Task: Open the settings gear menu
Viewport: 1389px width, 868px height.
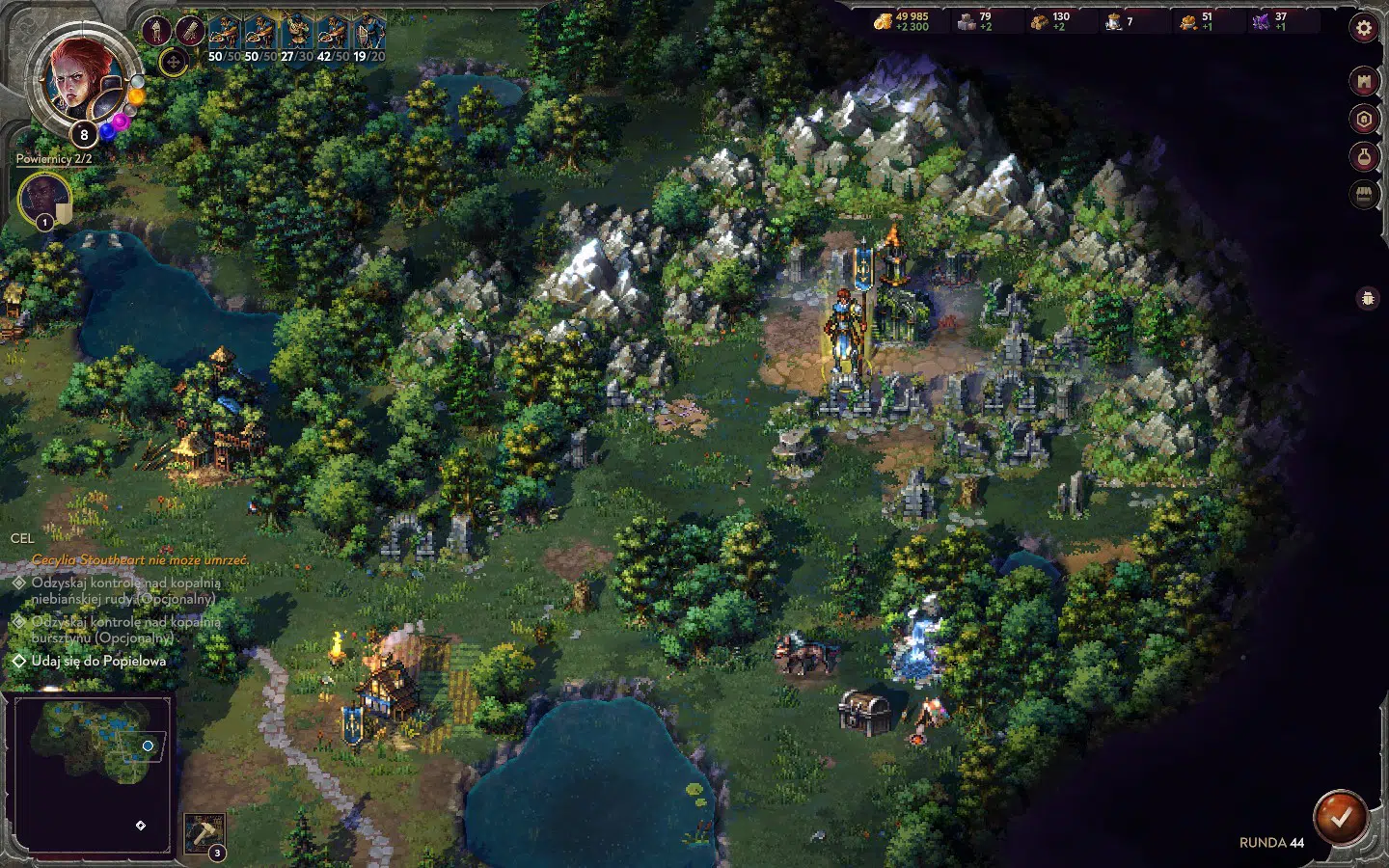Action: click(1363, 28)
